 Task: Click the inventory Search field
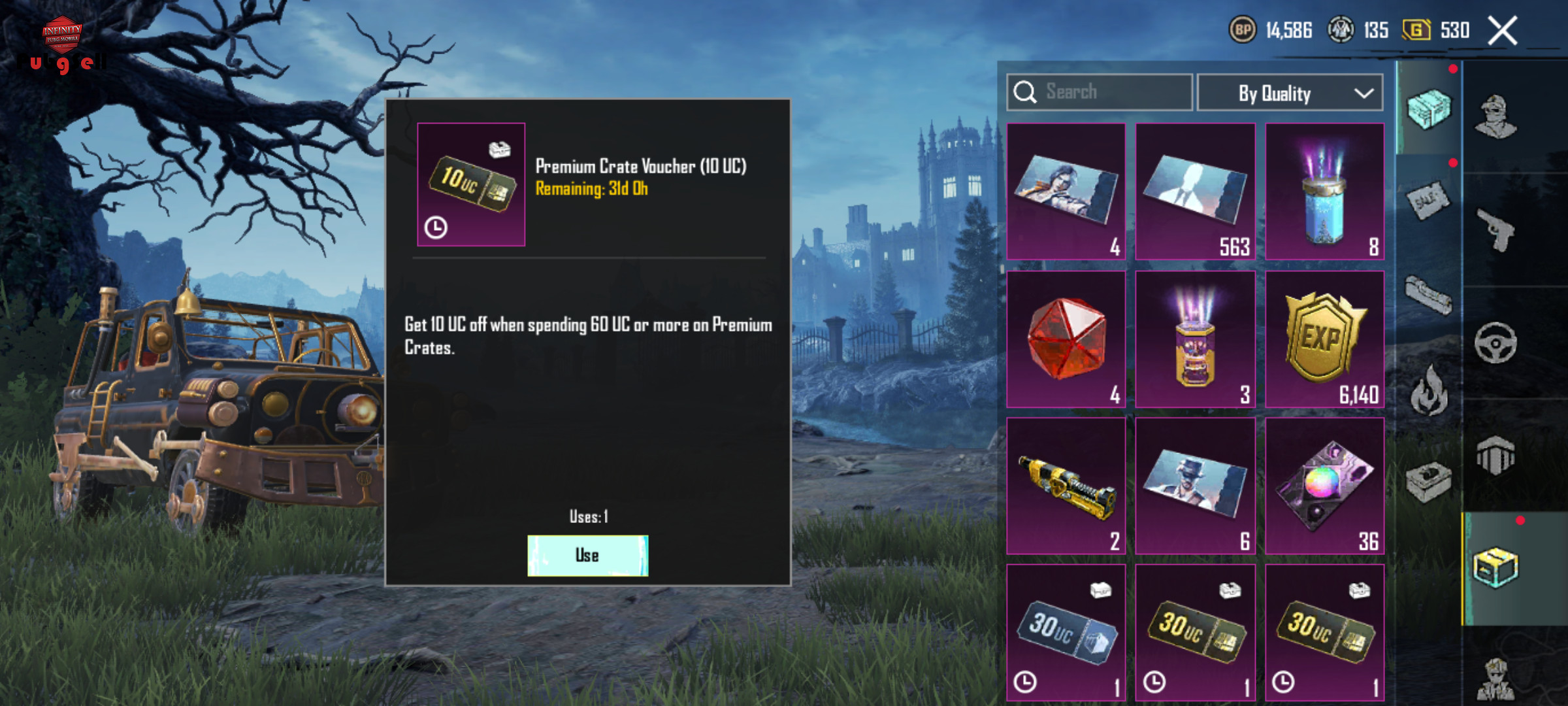tap(1100, 92)
